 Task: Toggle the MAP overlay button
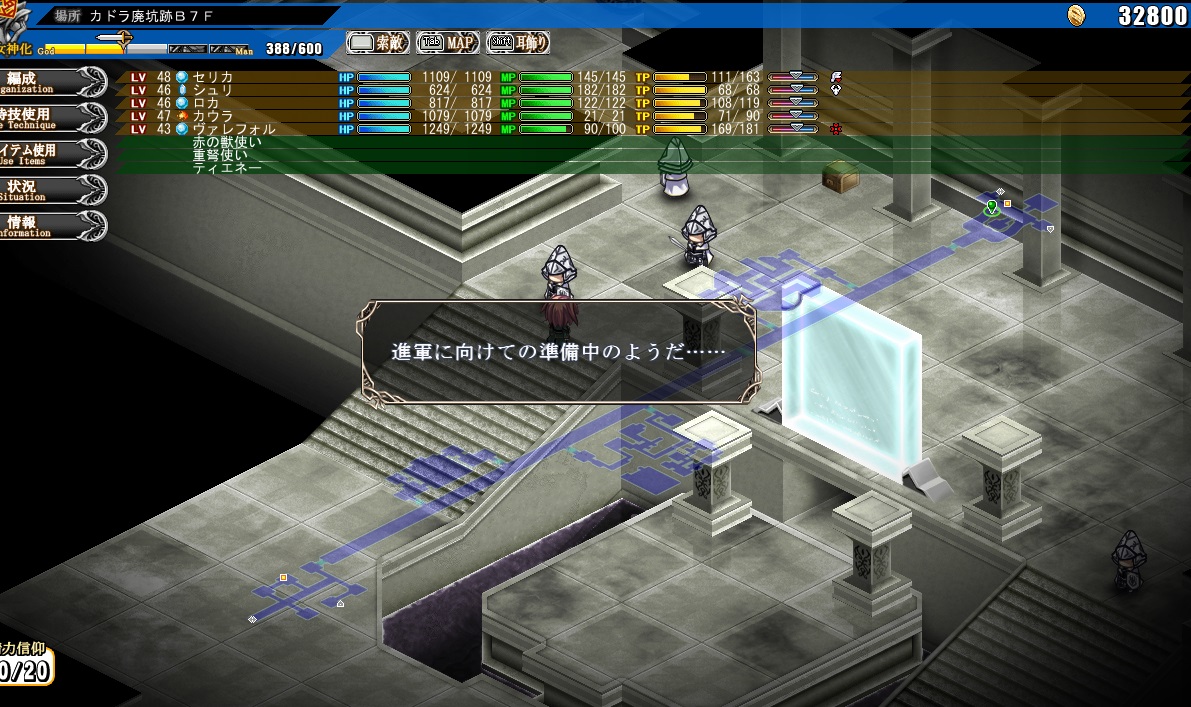[x=447, y=42]
